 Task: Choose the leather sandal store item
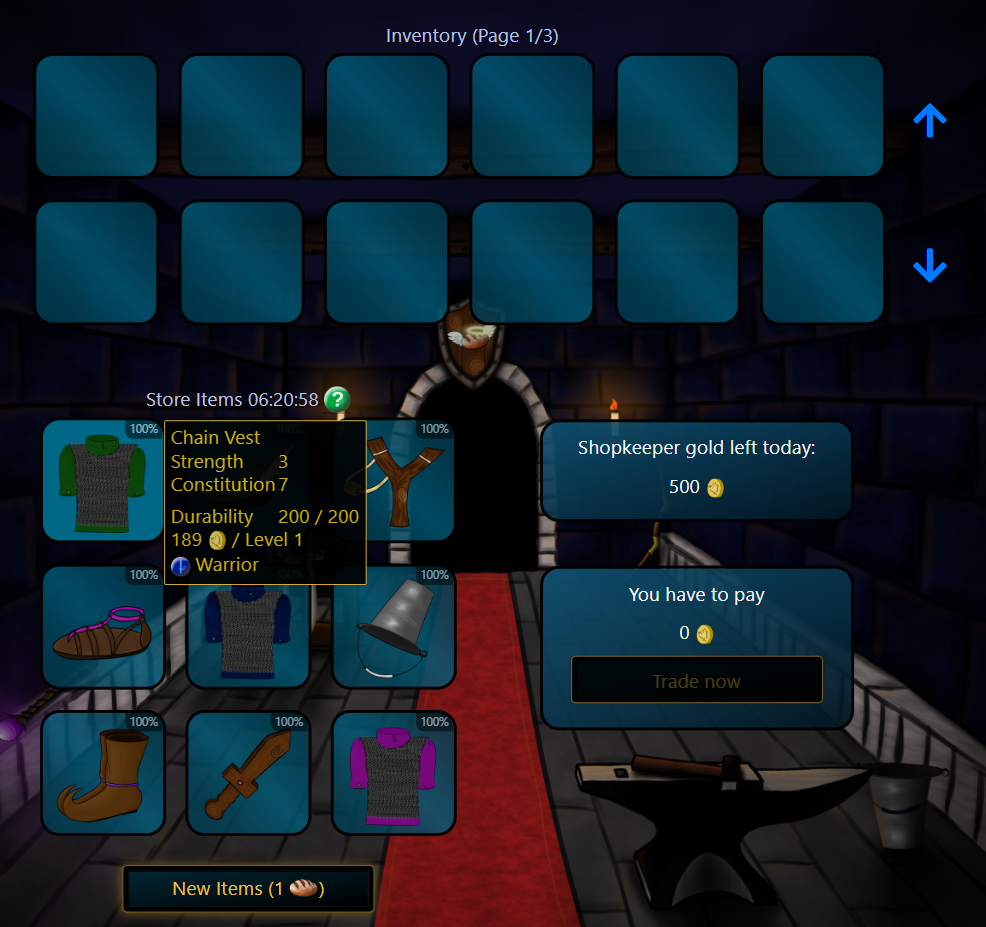click(103, 627)
